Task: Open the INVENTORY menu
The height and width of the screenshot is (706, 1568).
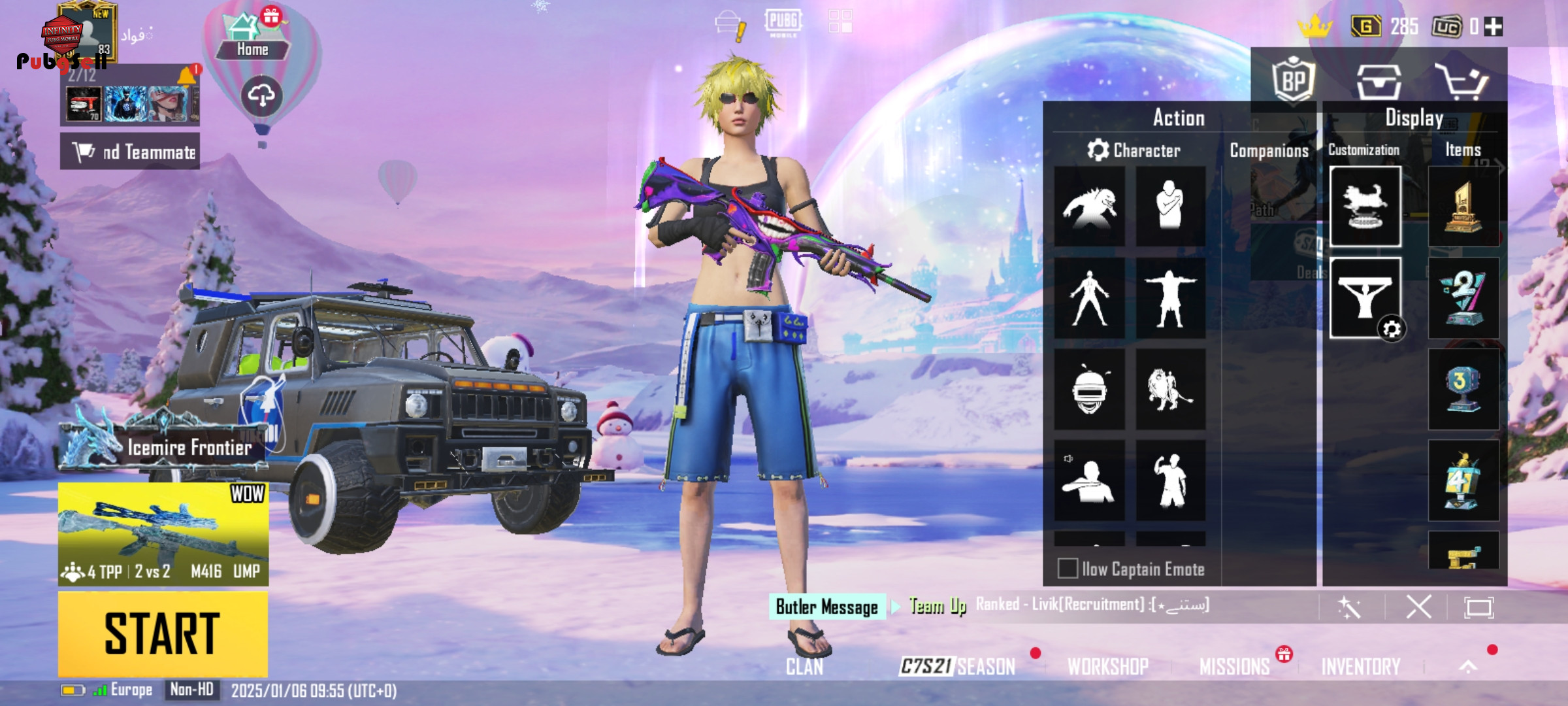Action: (1361, 666)
